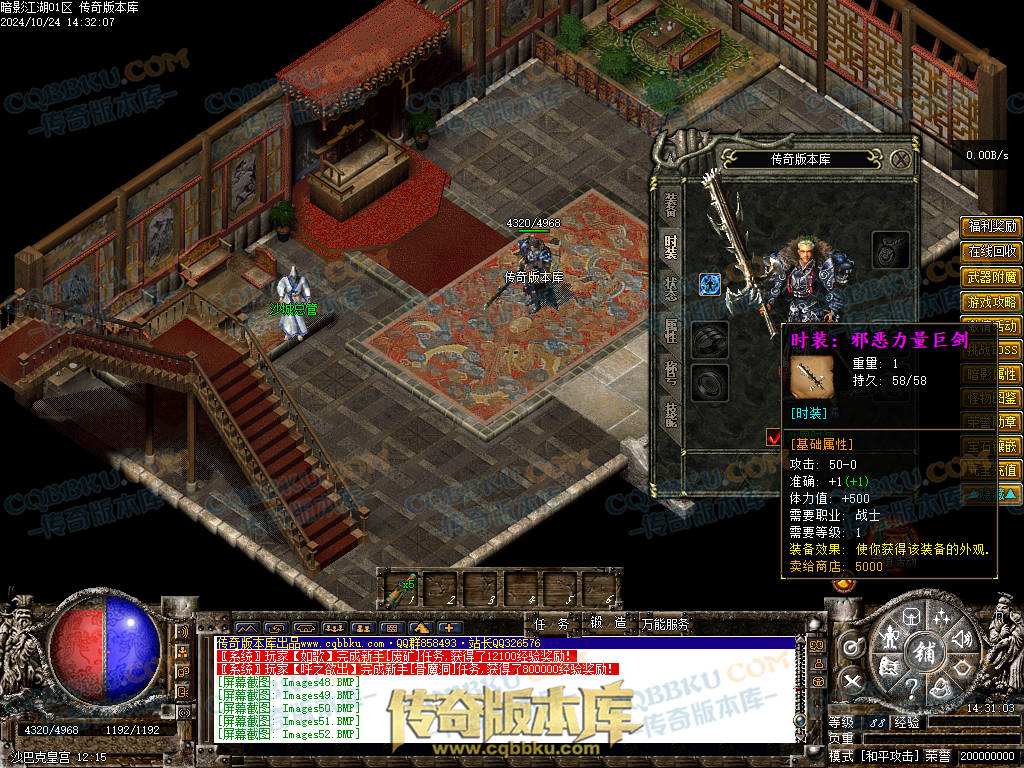Open the 状态 status tab

pyautogui.click(x=670, y=287)
